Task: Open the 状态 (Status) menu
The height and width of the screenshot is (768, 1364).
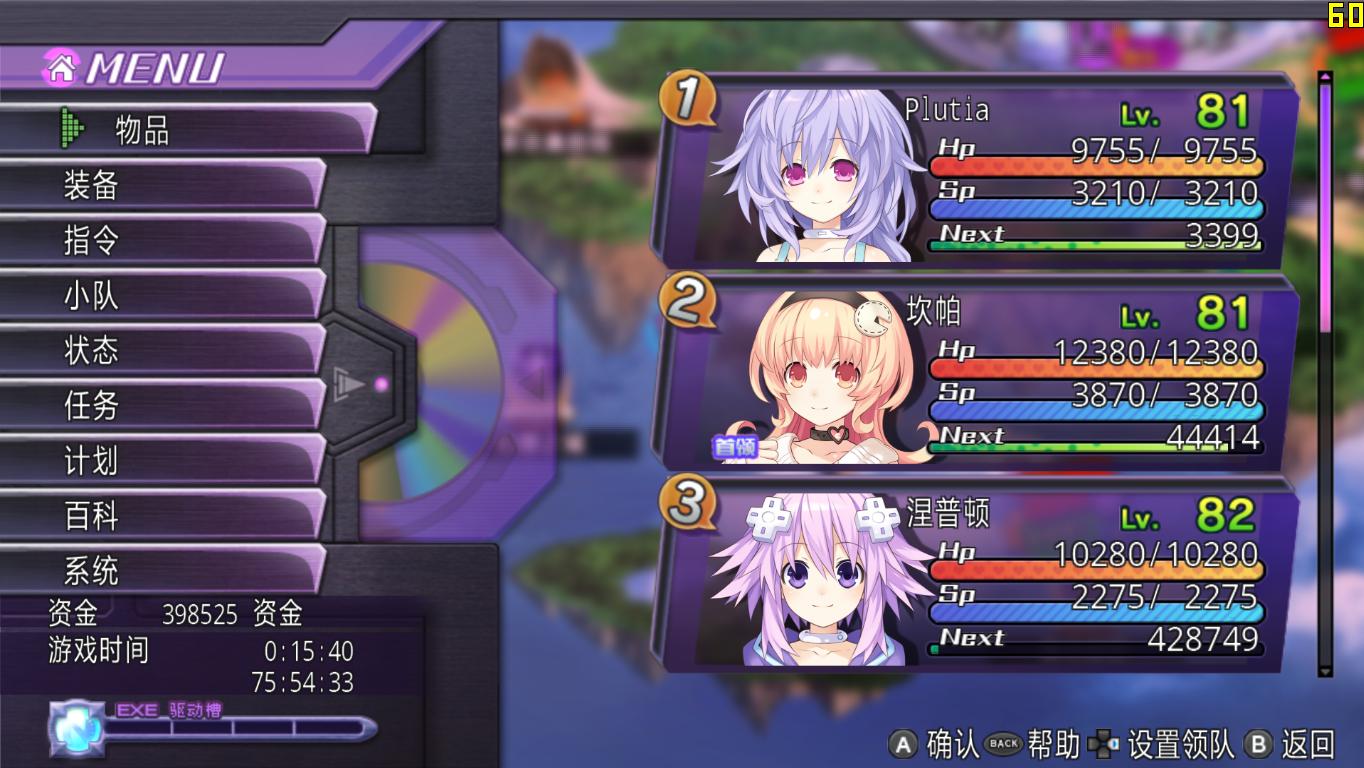Action: [x=160, y=351]
